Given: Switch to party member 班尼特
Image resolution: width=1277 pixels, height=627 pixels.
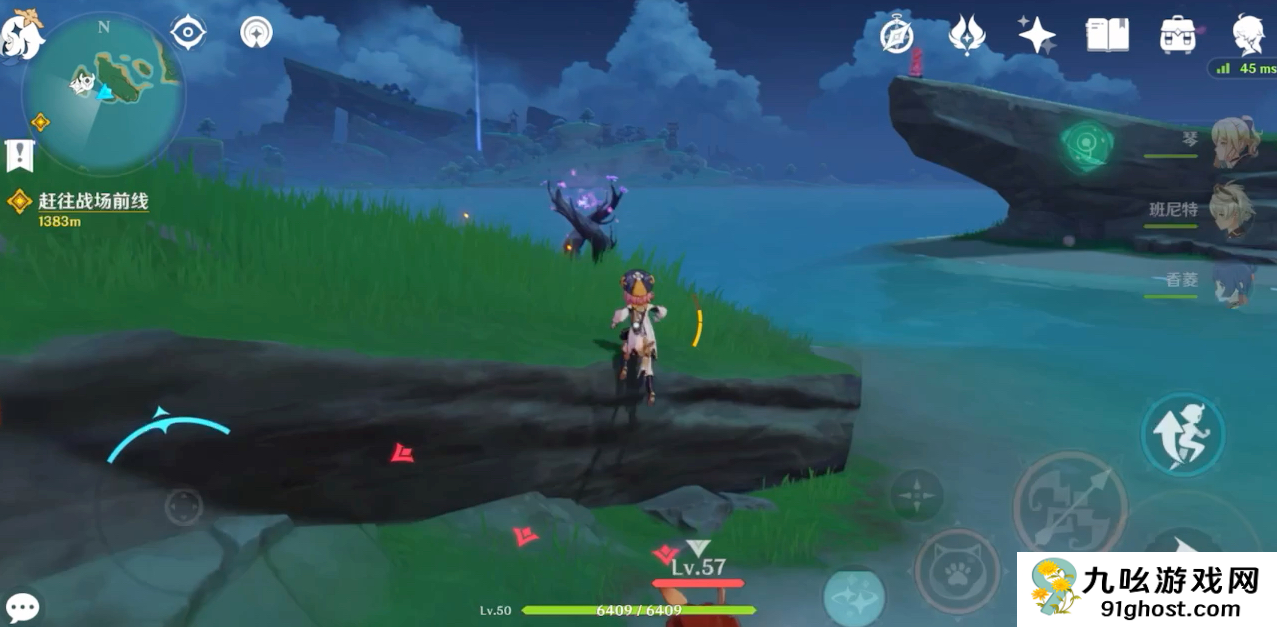Looking at the screenshot, I should (x=1232, y=210).
